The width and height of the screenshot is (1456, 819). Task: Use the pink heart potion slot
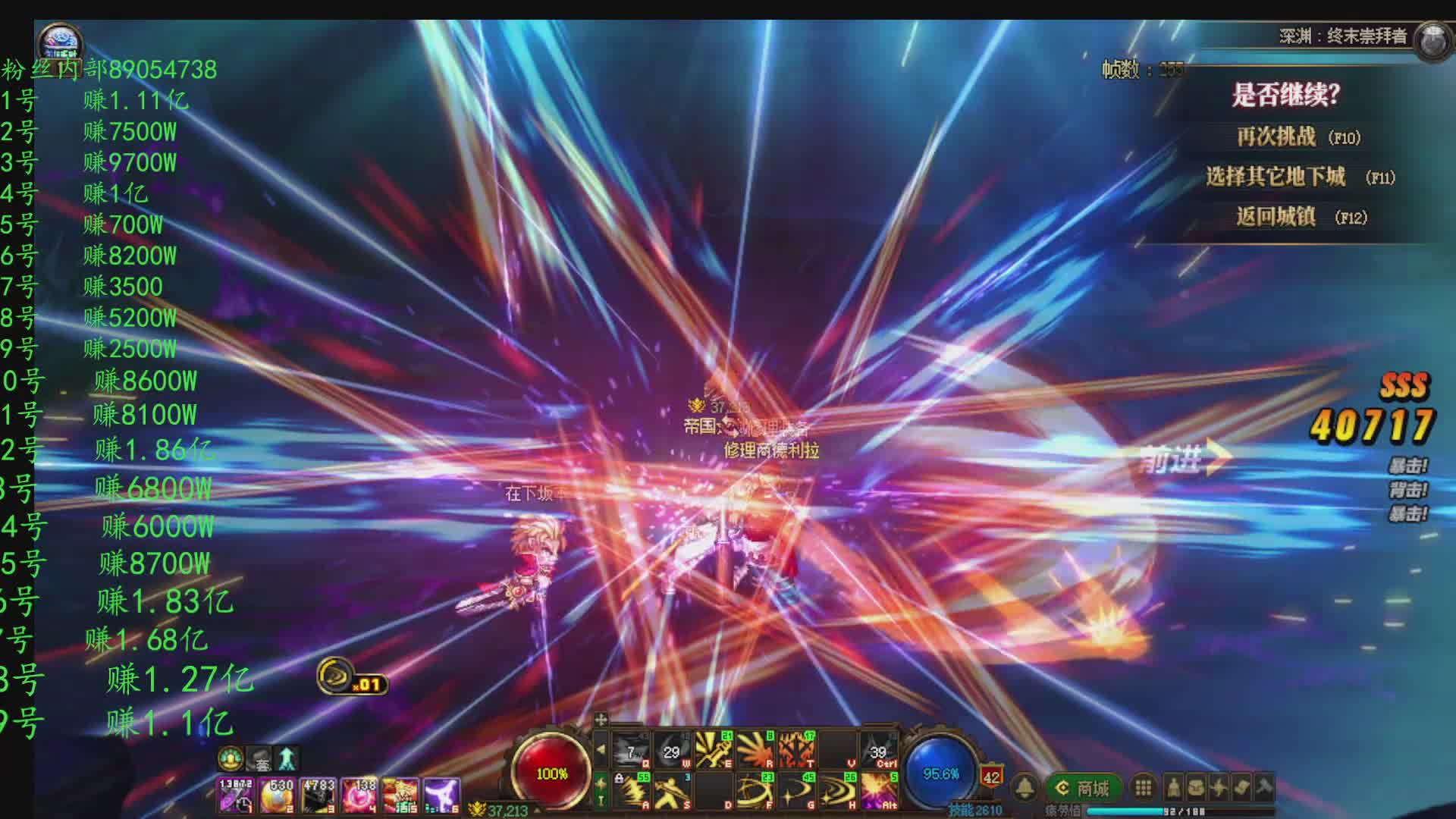click(359, 795)
